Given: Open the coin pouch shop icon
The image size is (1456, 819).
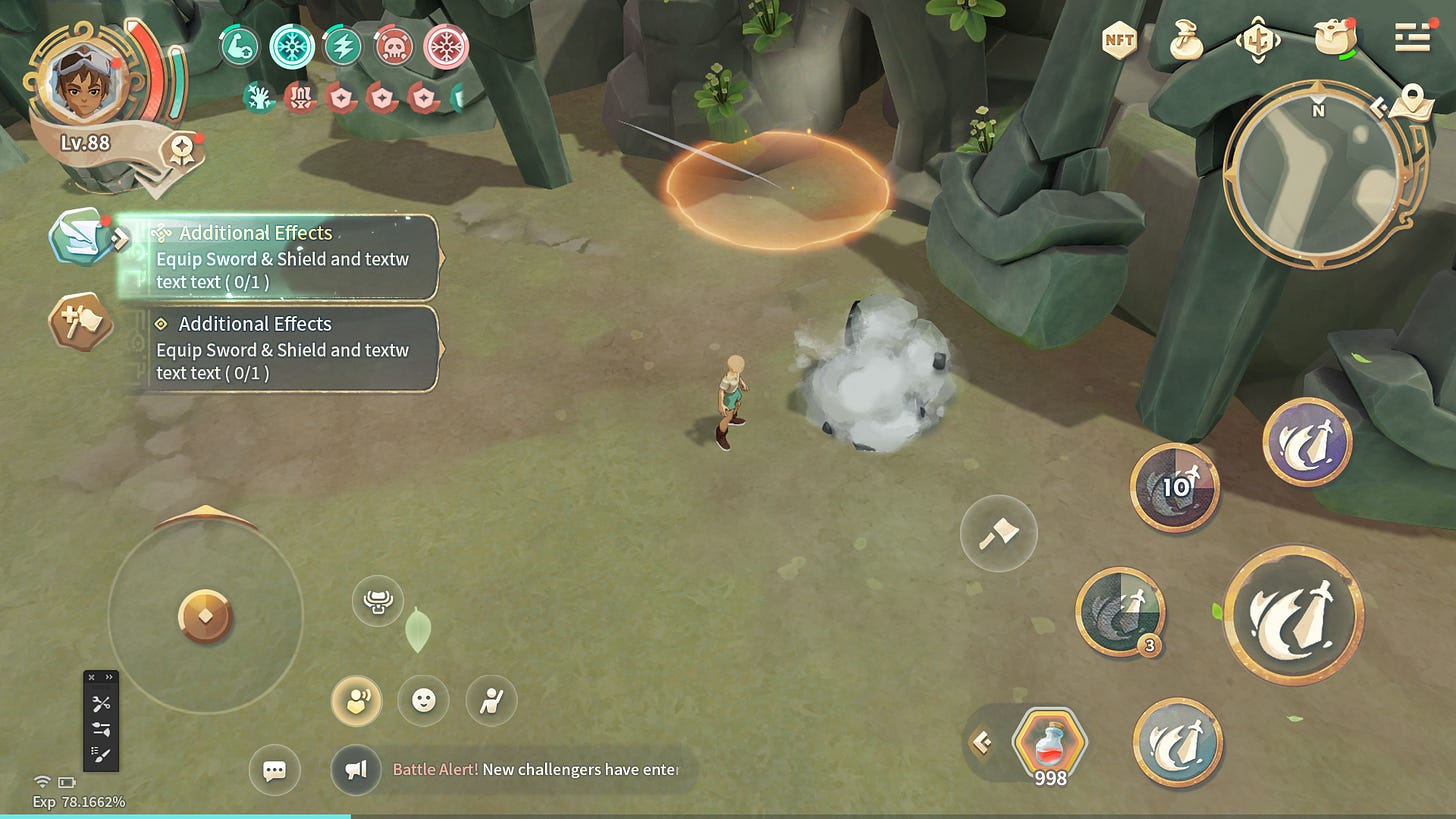Looking at the screenshot, I should coord(1186,41).
